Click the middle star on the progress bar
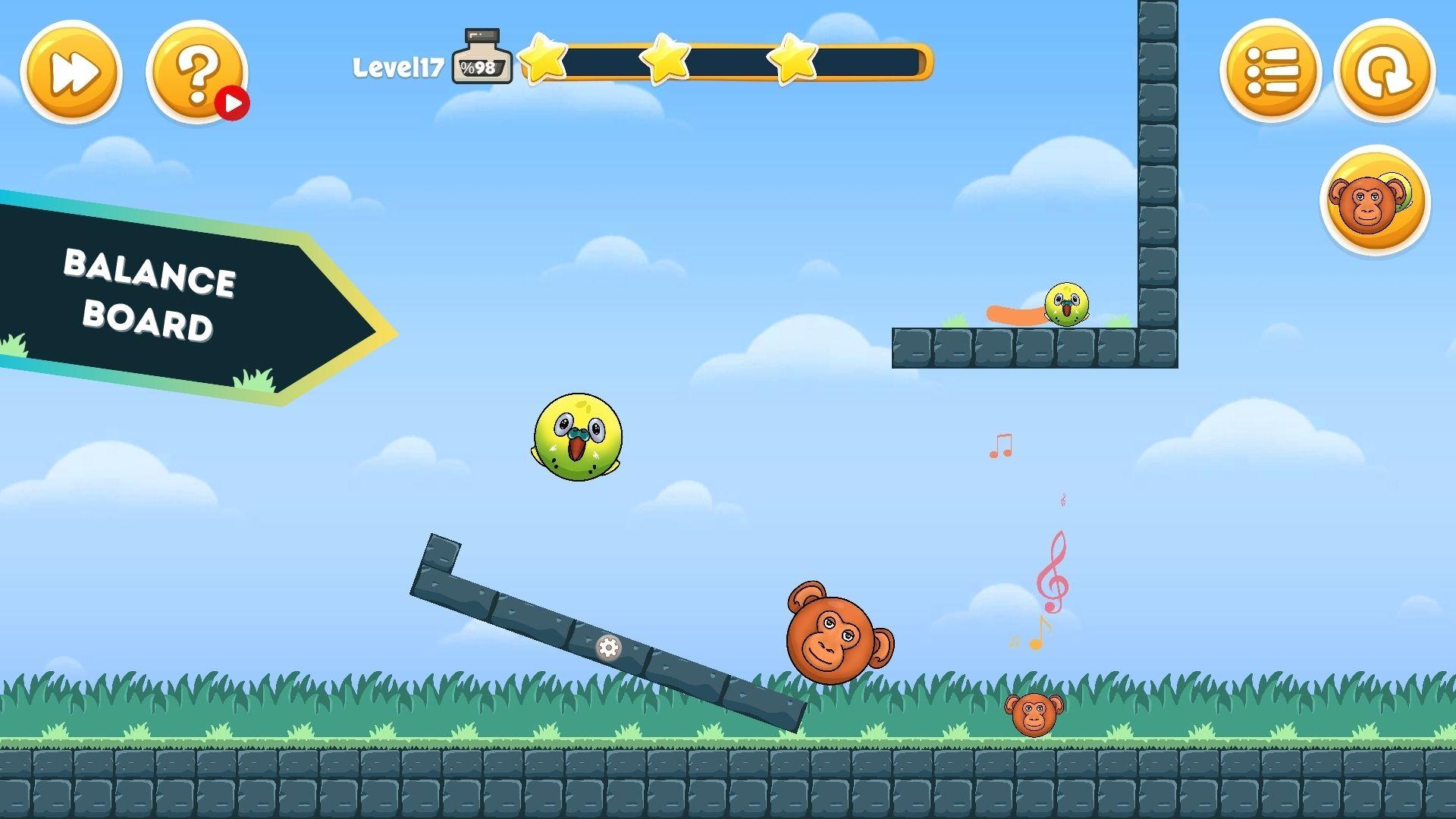The width and height of the screenshot is (1456, 819). 664,61
